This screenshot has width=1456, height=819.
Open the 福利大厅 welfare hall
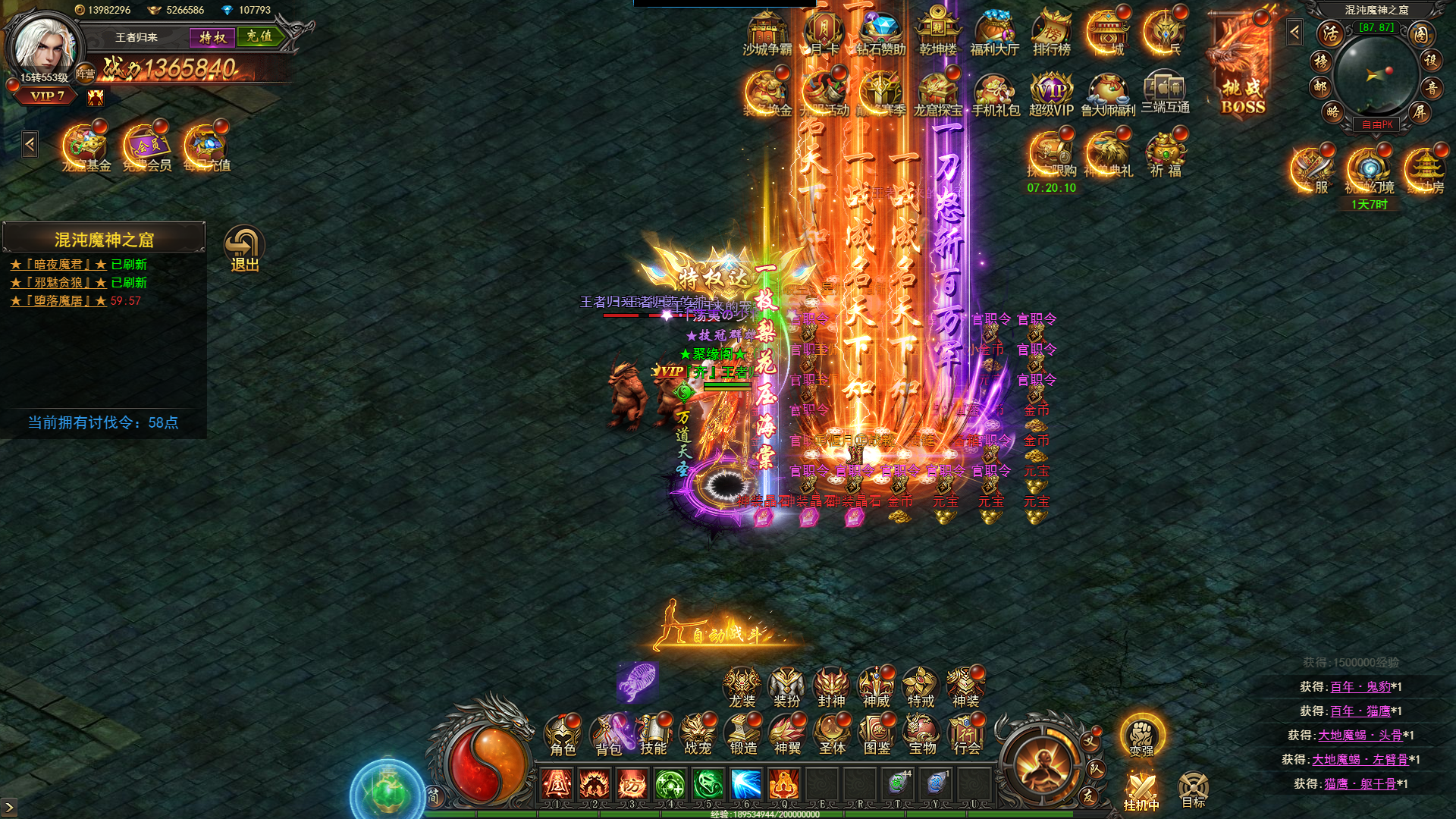994,36
